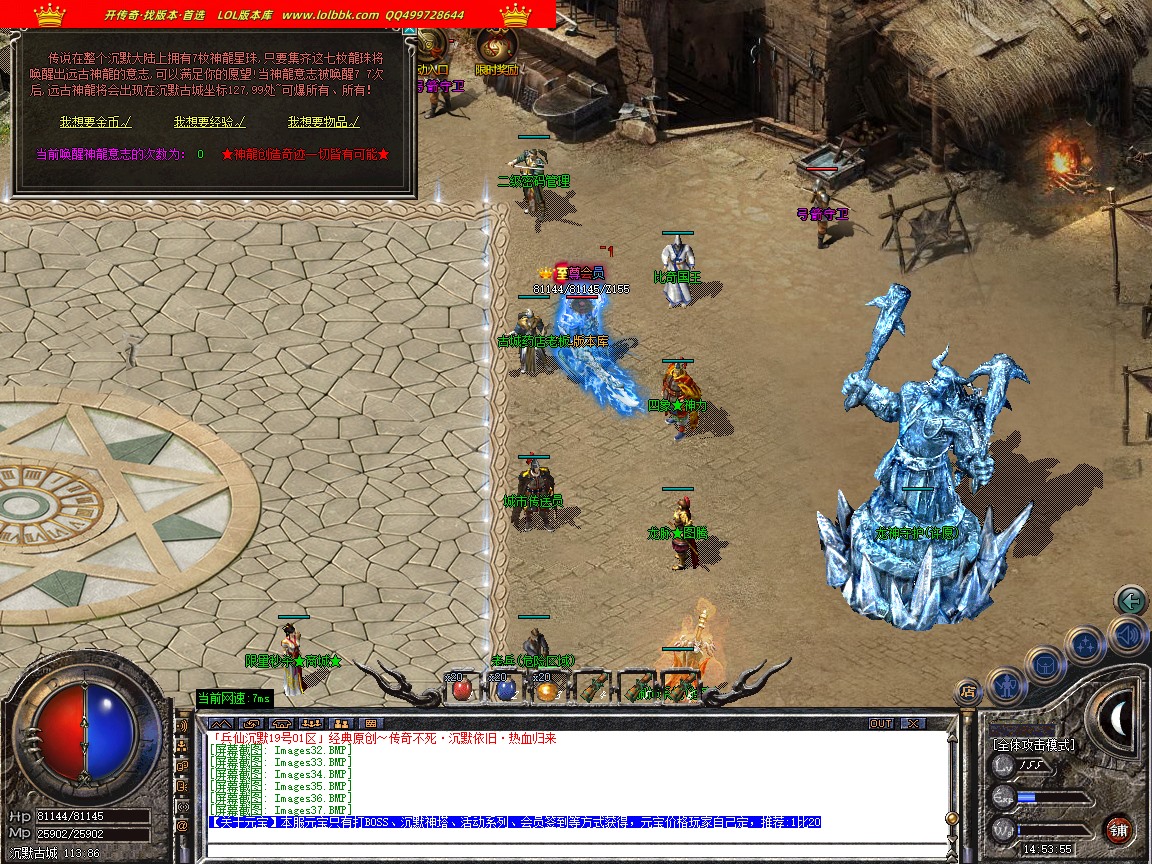Use the blue mana potion slot
This screenshot has width=1152, height=864.
pos(505,688)
